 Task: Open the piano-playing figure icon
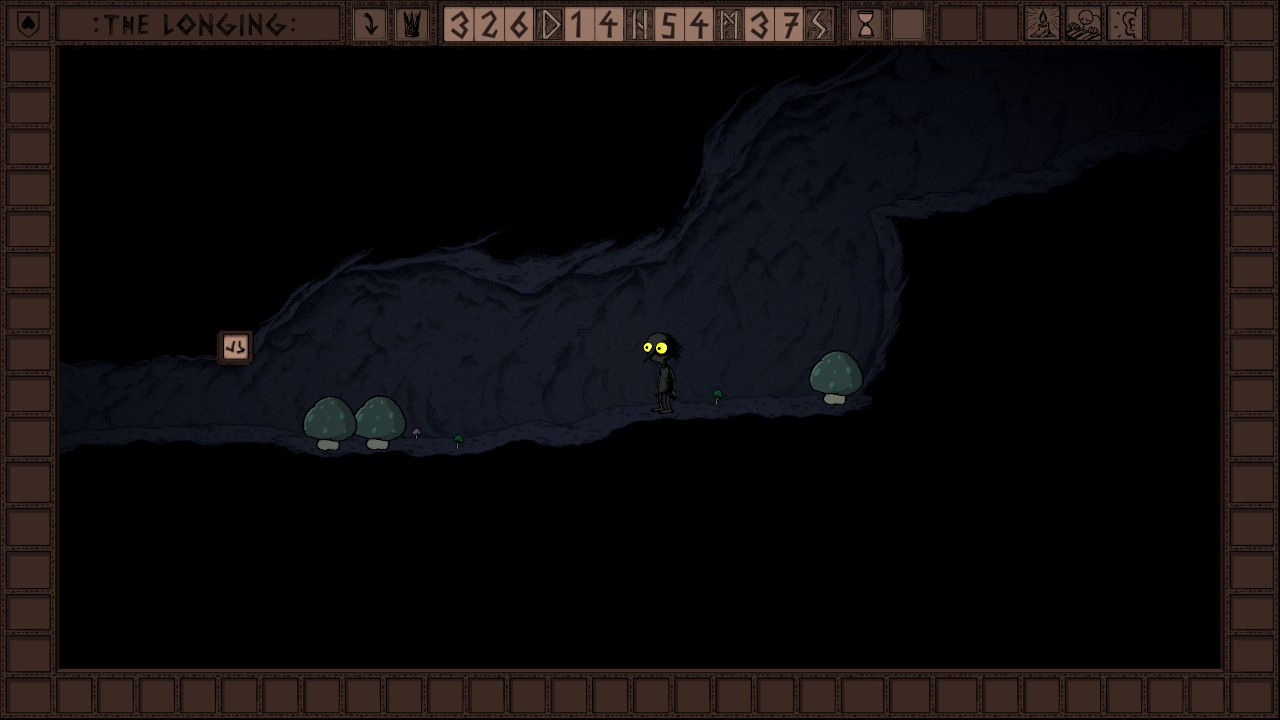(x=1084, y=24)
